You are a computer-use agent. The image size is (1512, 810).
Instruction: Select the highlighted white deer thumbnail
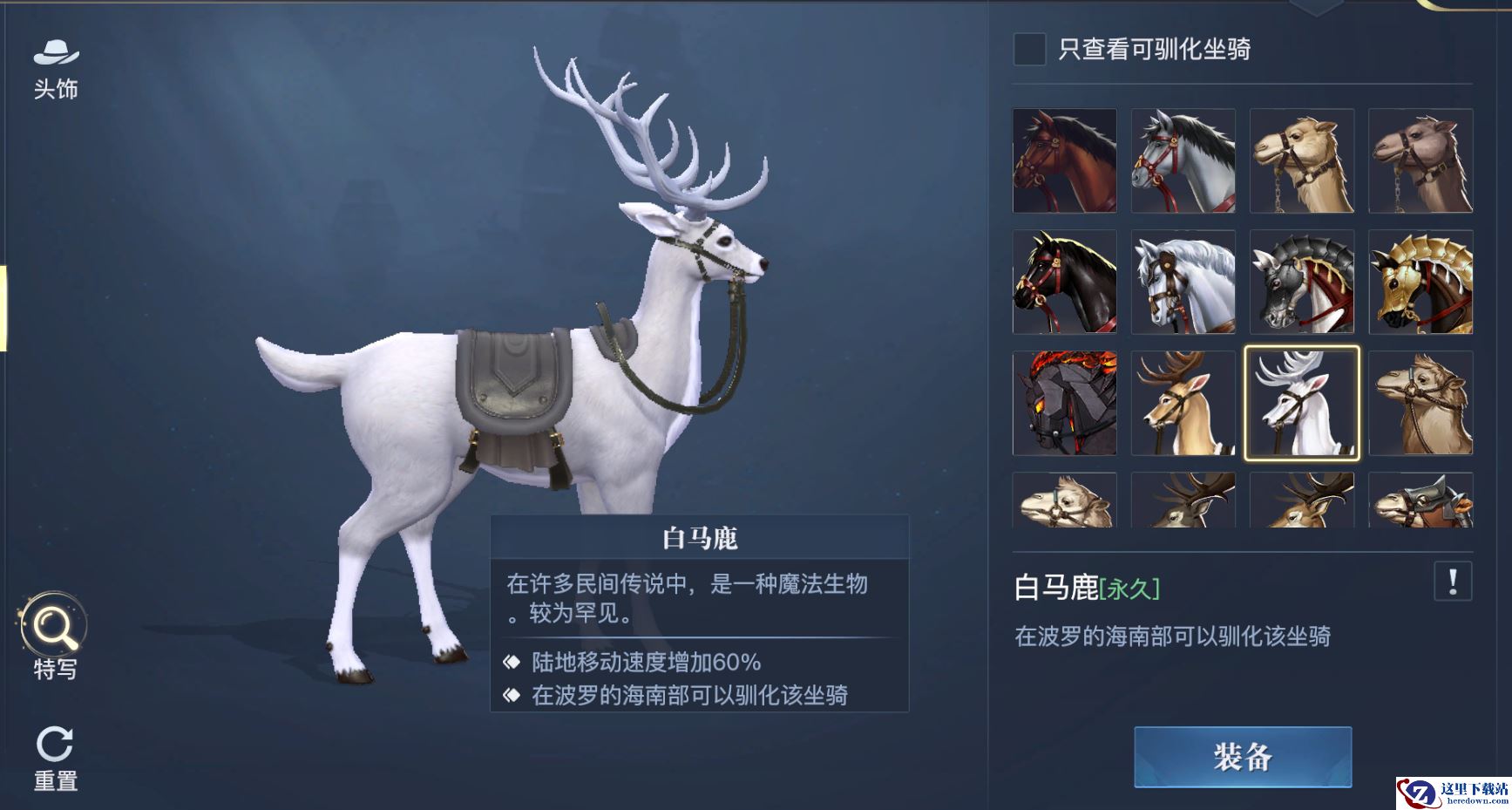1301,403
